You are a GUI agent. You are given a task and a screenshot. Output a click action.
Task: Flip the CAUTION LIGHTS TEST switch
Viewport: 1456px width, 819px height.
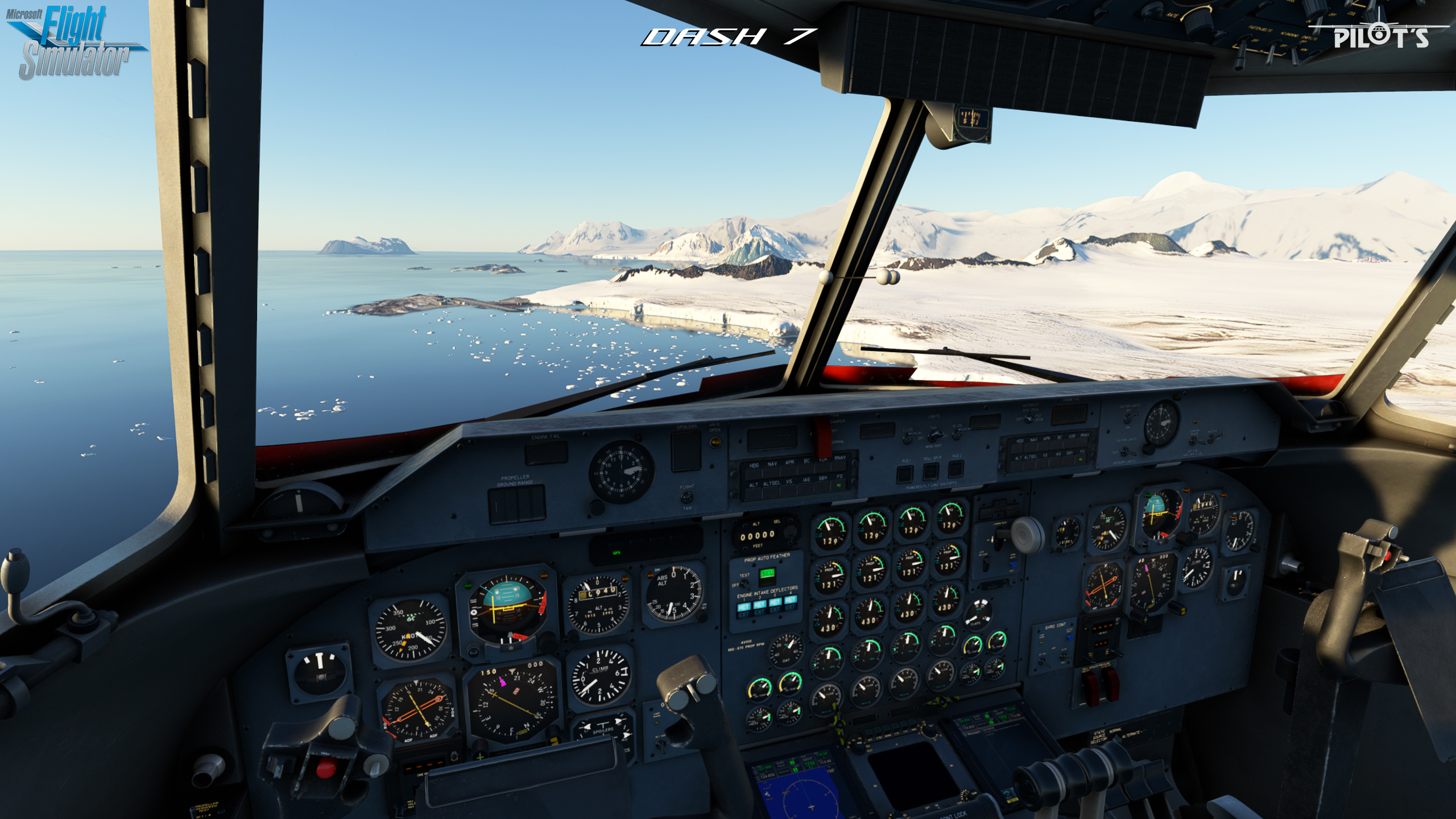click(1126, 452)
